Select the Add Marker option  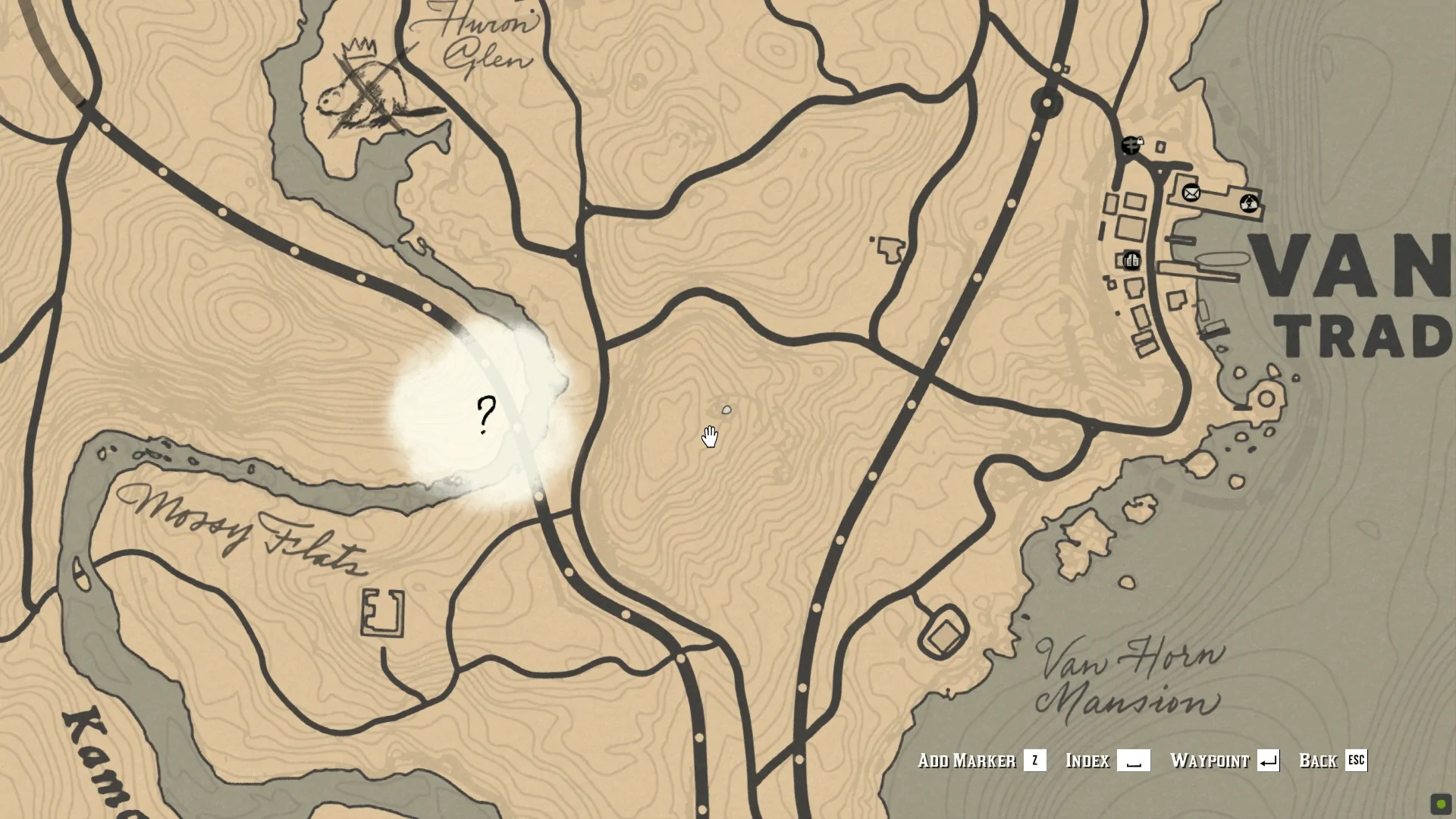click(966, 761)
